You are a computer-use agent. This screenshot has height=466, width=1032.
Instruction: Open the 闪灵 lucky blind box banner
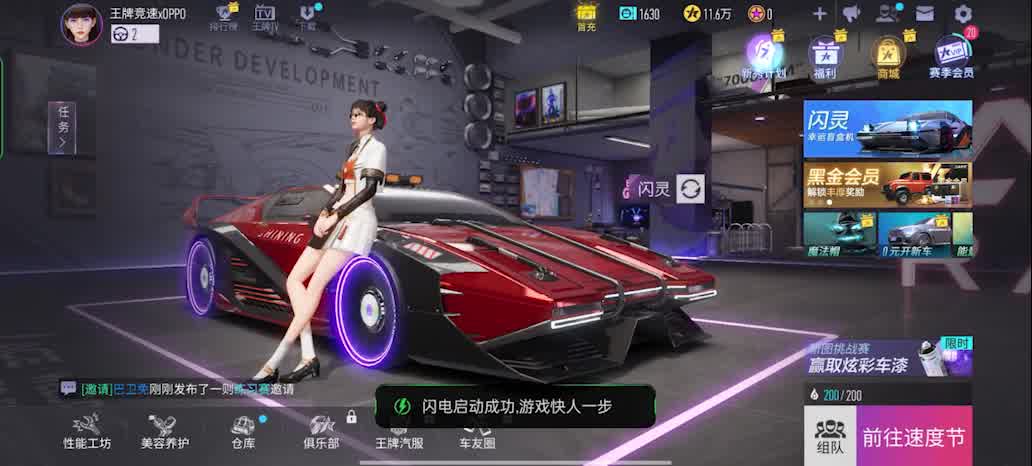click(887, 128)
